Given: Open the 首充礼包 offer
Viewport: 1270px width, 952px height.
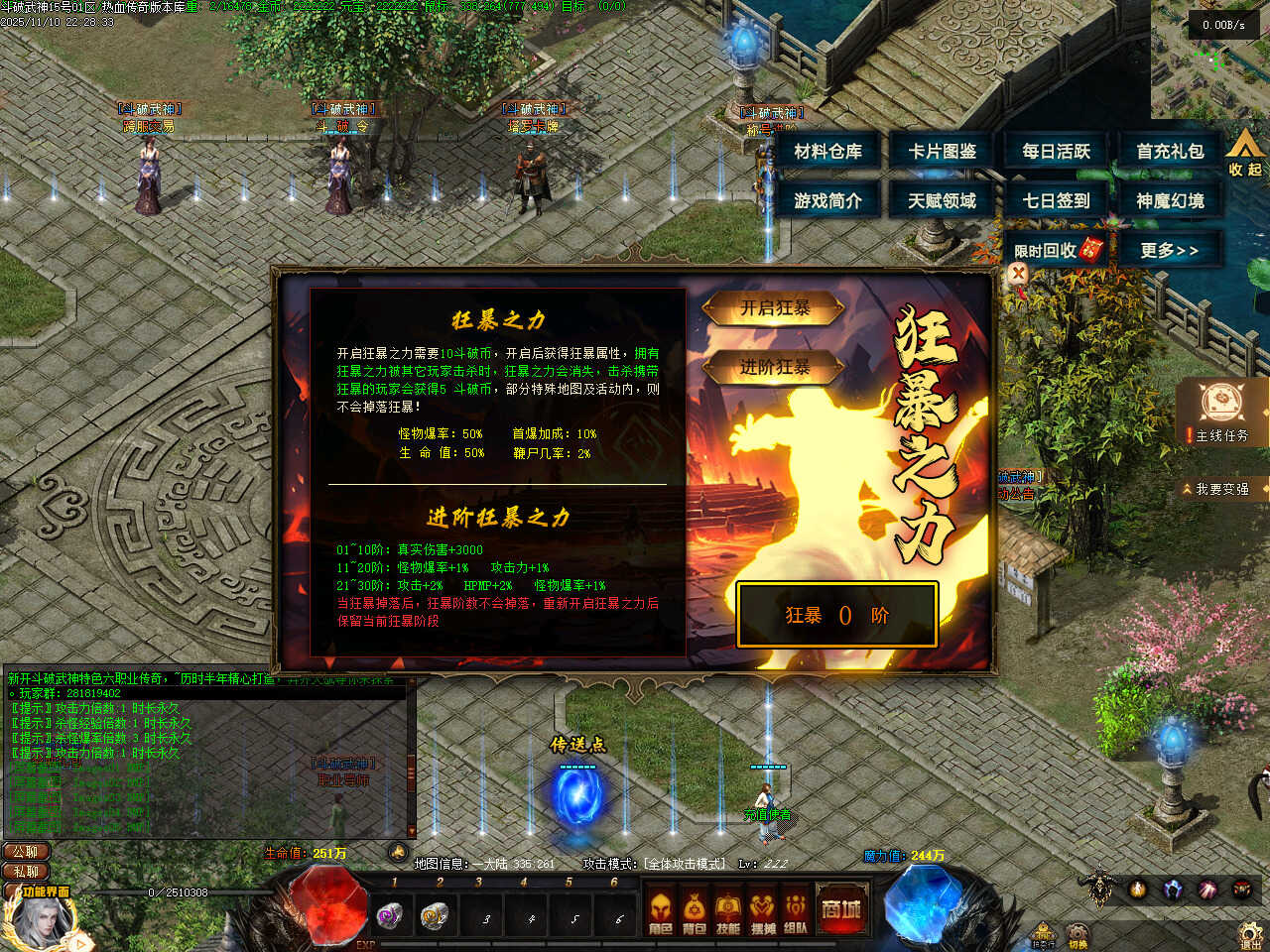Looking at the screenshot, I should 1170,152.
